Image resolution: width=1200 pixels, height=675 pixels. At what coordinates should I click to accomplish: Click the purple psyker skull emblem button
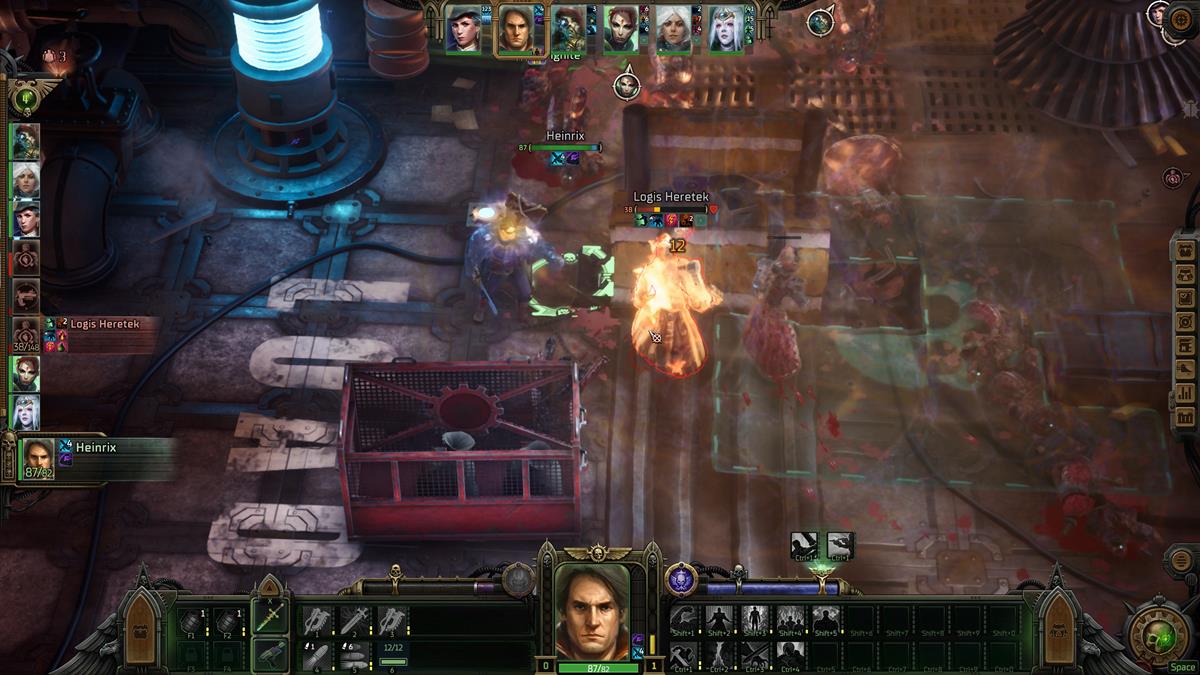681,580
